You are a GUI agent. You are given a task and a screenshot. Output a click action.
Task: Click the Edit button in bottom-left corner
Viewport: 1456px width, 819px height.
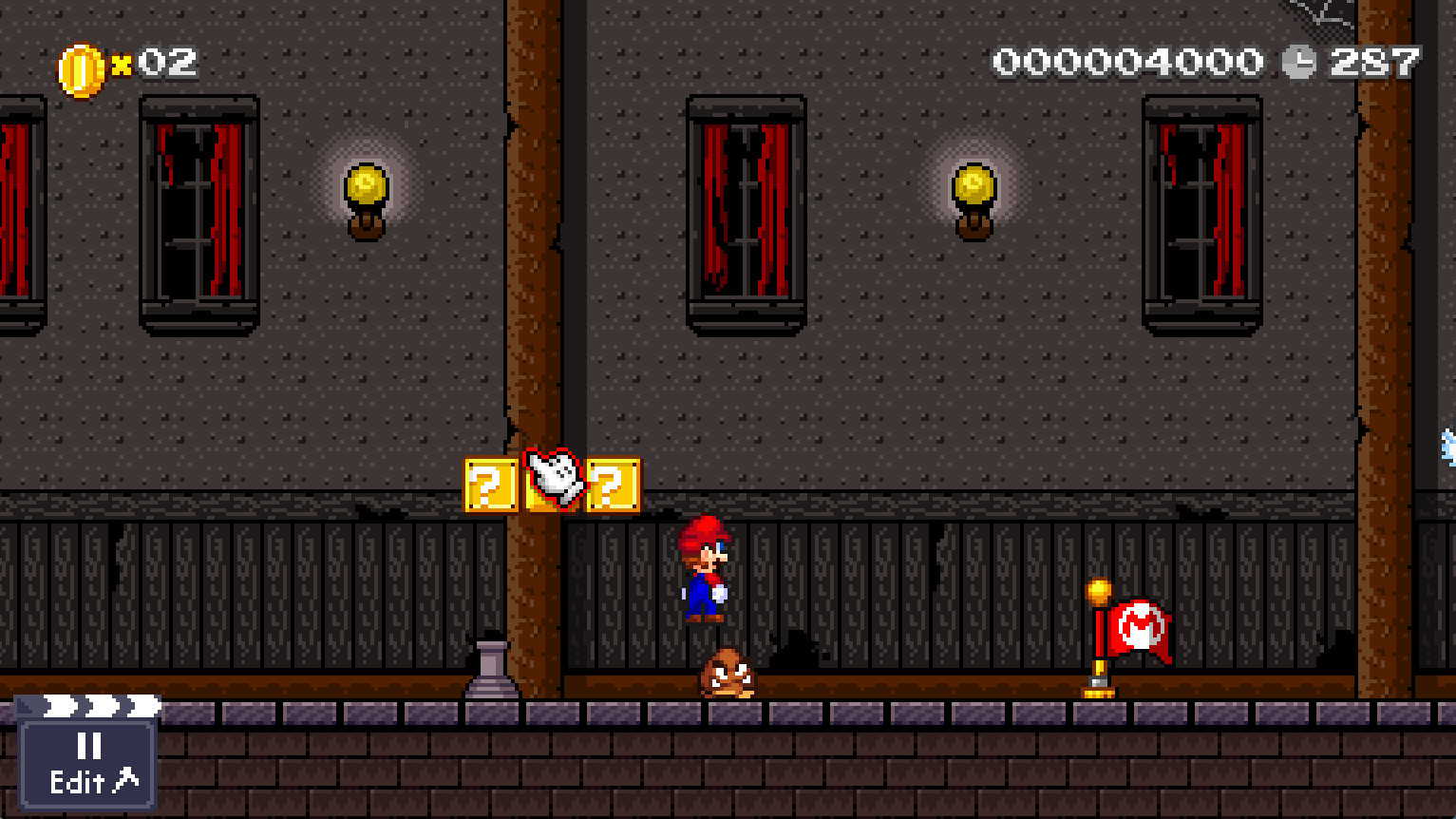(x=78, y=783)
